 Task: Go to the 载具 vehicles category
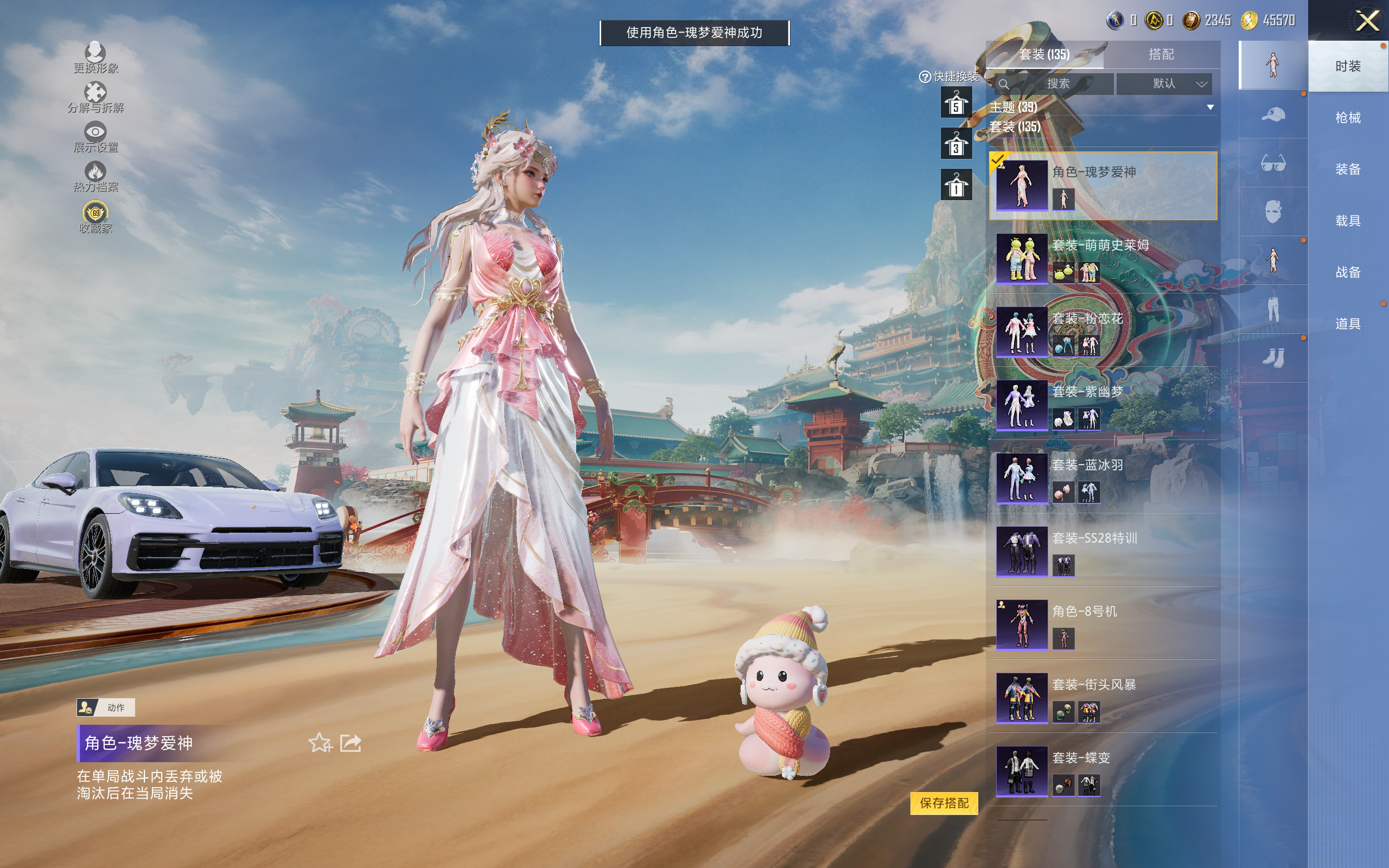[1348, 221]
